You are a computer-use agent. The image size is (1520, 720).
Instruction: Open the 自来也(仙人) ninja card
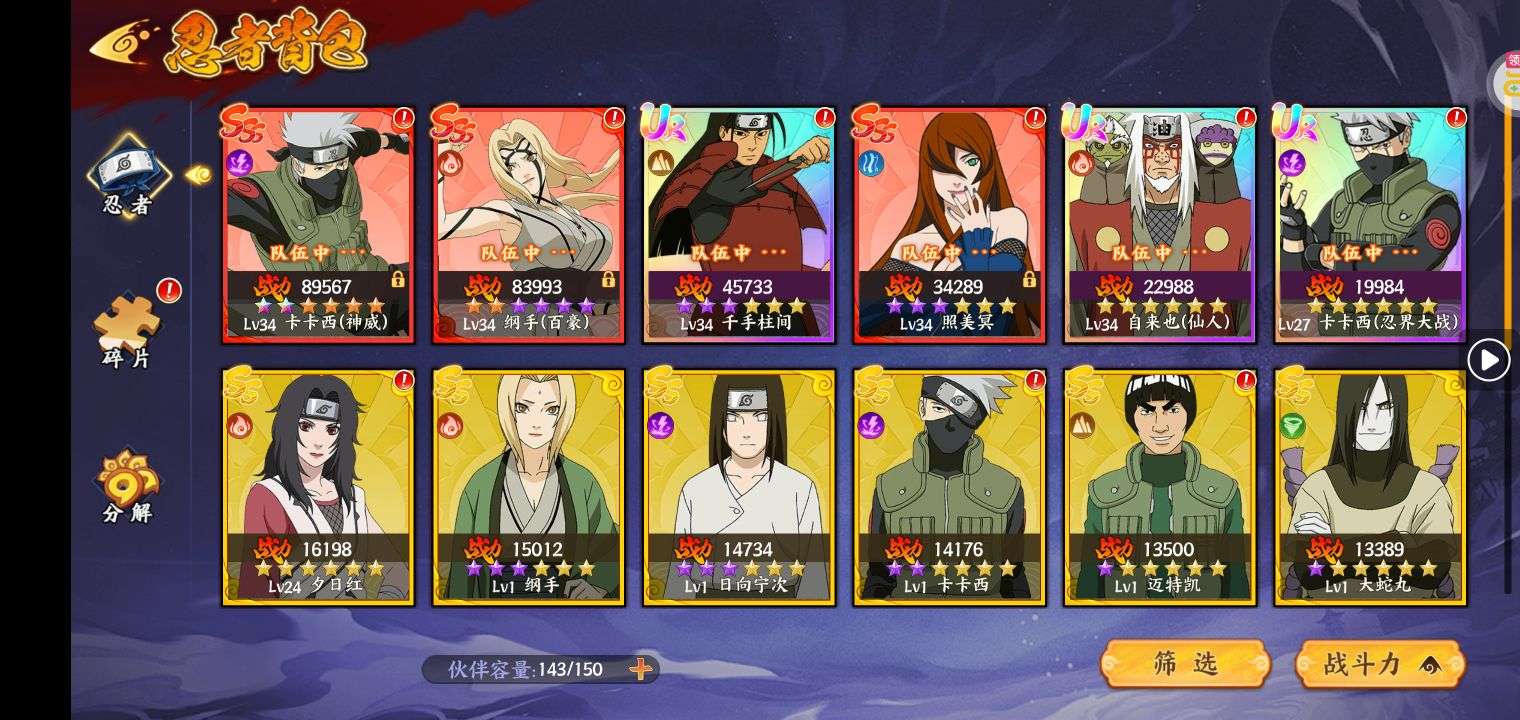pyautogui.click(x=1160, y=225)
